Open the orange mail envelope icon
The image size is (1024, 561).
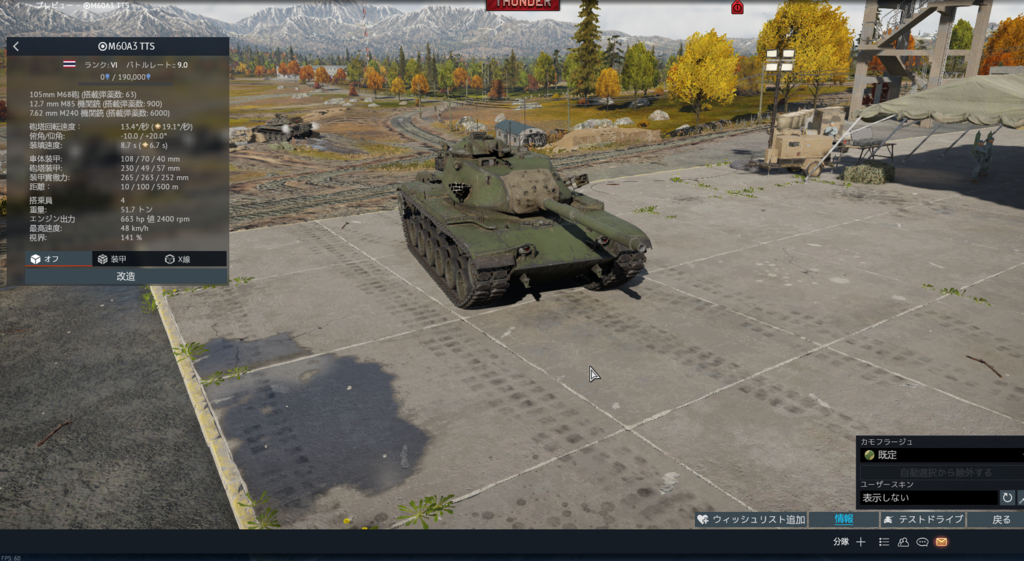coord(941,542)
